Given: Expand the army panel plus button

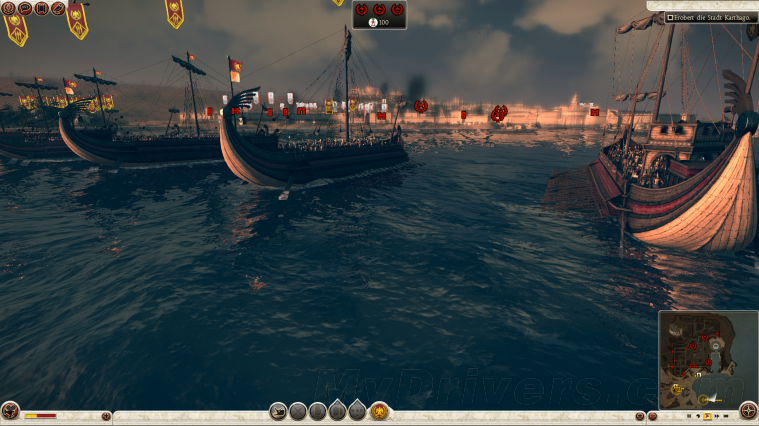Looking at the screenshot, I should point(106,416).
